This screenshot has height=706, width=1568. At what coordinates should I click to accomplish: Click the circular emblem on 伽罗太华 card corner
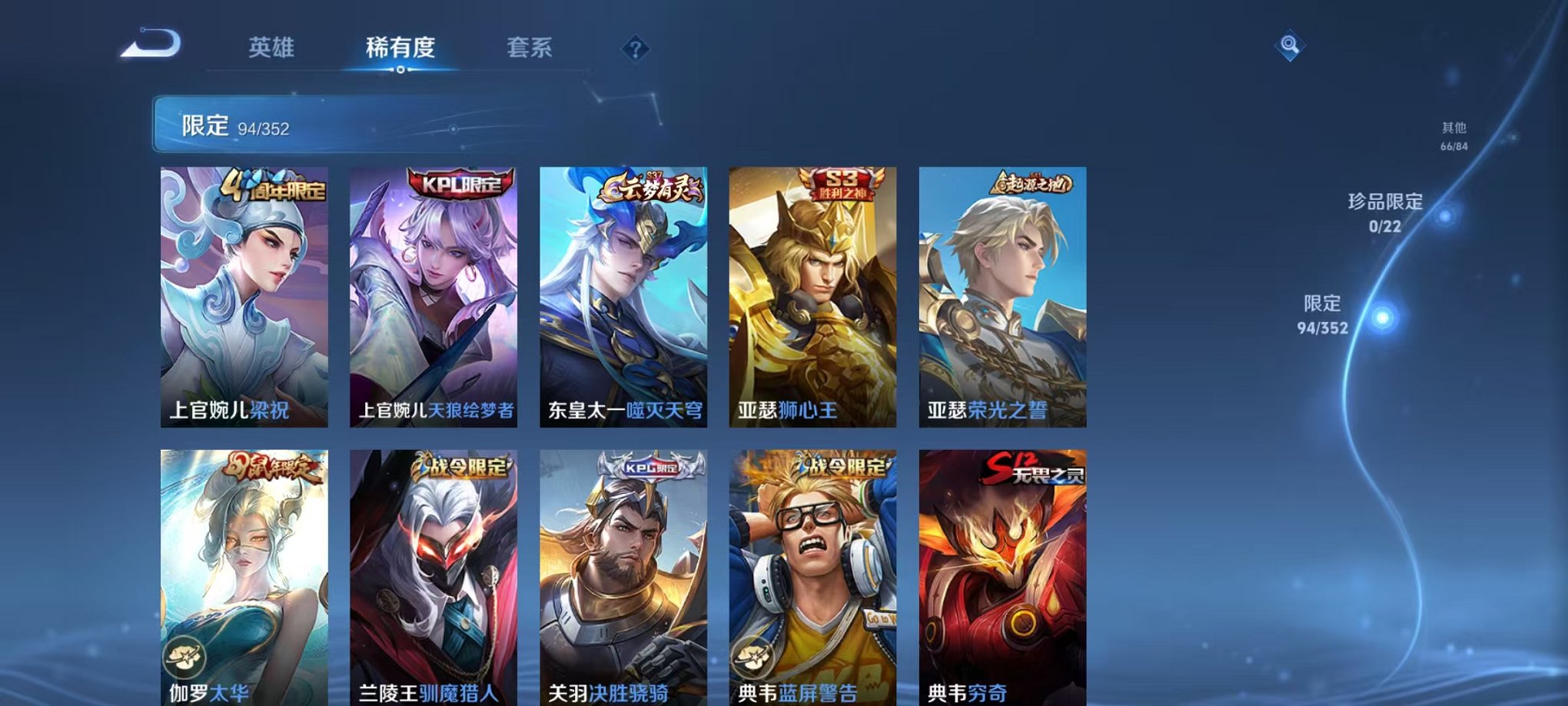click(x=184, y=655)
